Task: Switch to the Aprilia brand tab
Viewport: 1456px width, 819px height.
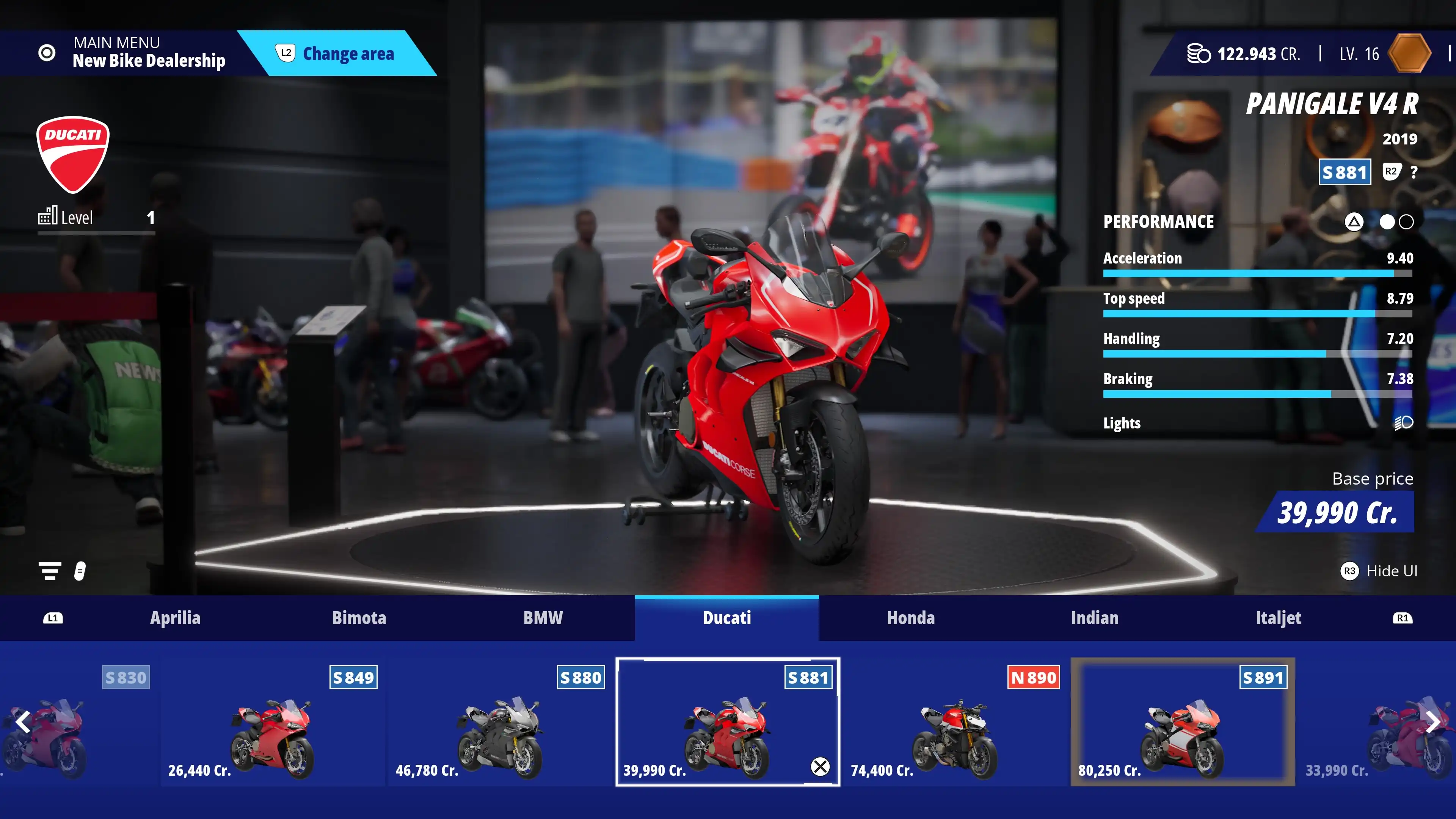Action: (175, 618)
